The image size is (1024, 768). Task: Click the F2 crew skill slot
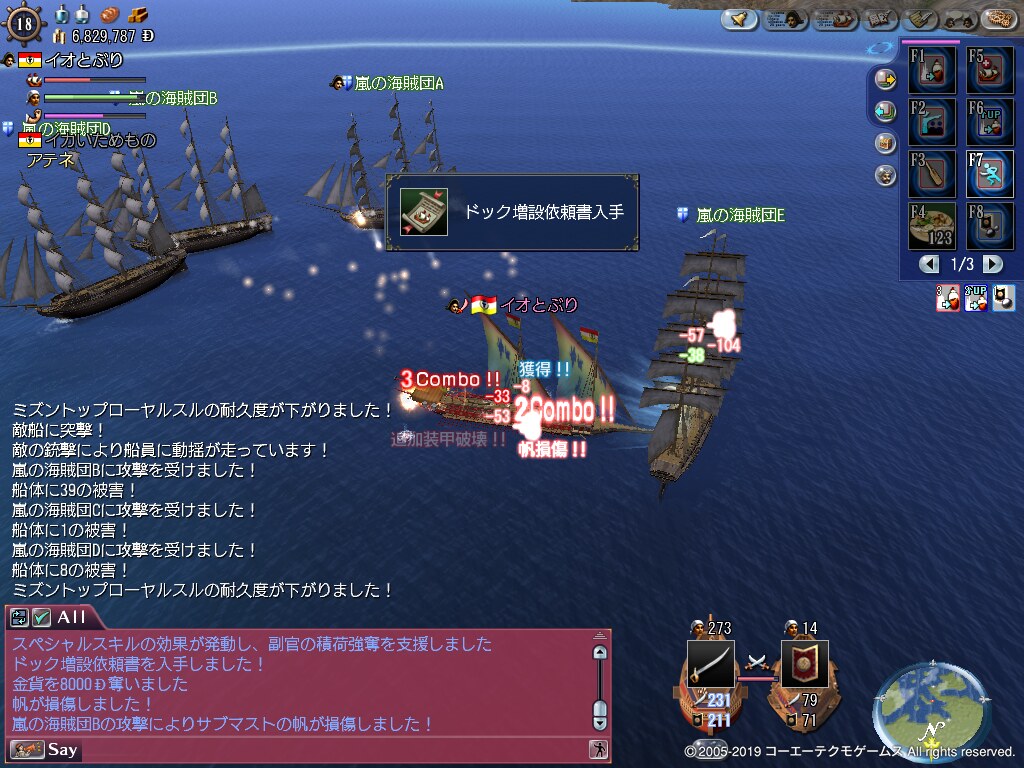(x=932, y=122)
